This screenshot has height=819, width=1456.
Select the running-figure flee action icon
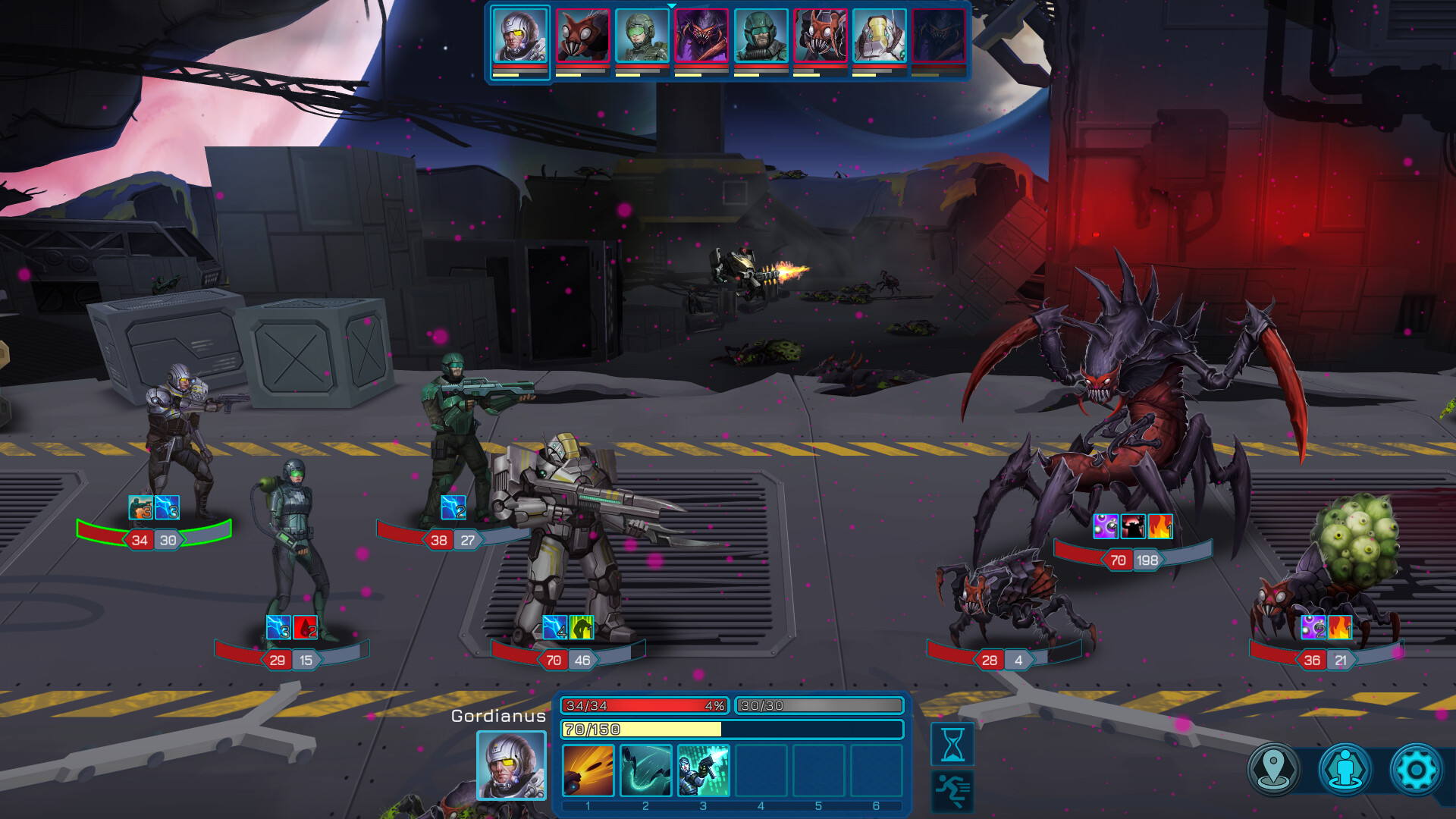[x=952, y=790]
